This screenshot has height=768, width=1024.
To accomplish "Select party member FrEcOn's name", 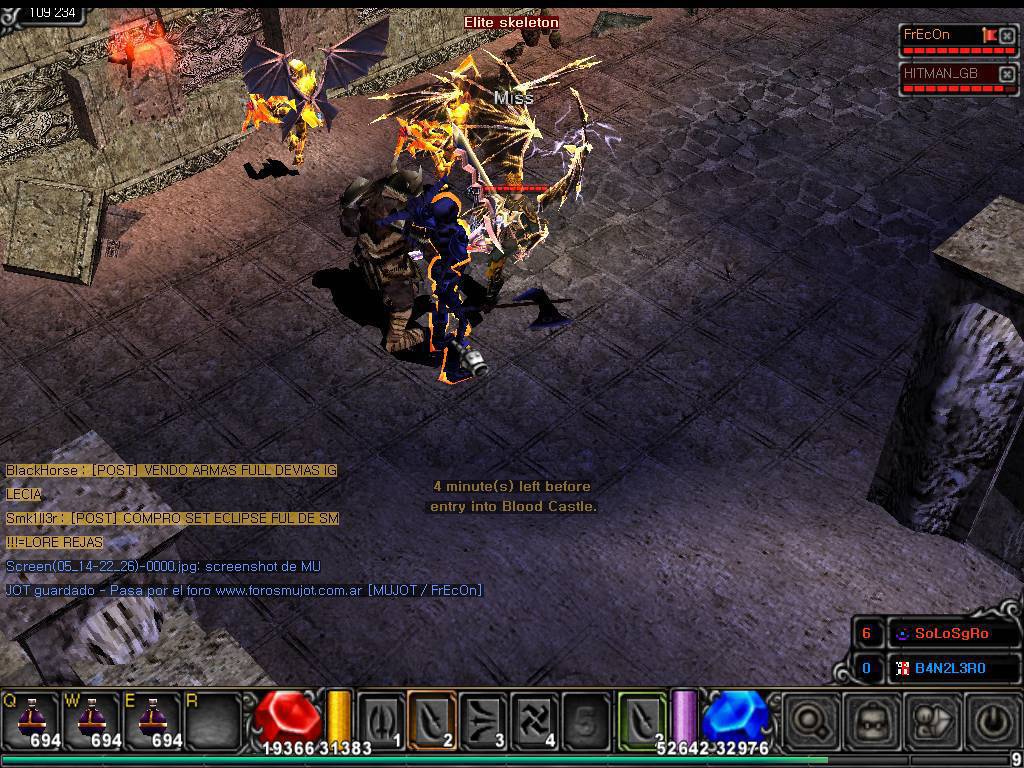I will coord(928,35).
